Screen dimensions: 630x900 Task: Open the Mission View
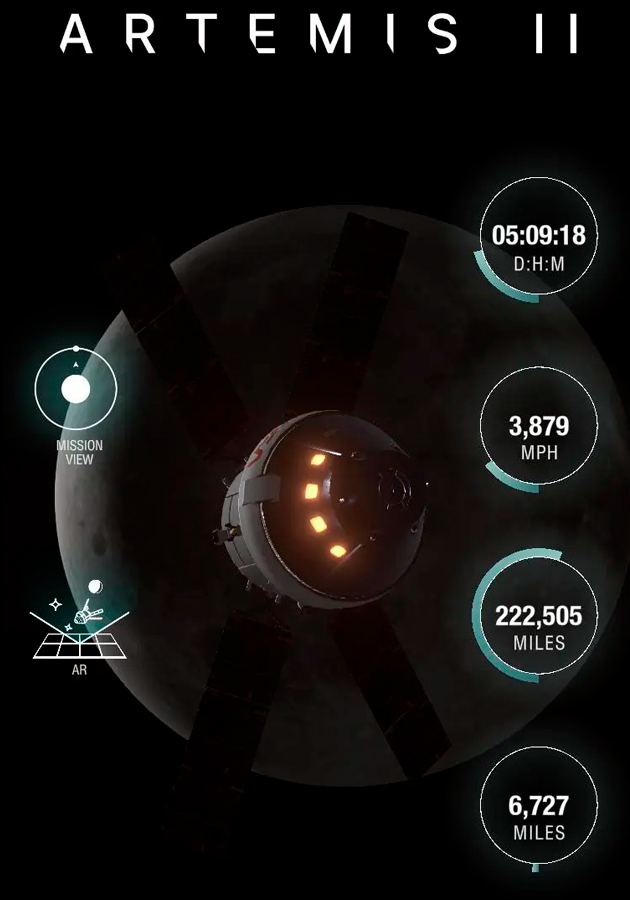(x=76, y=389)
